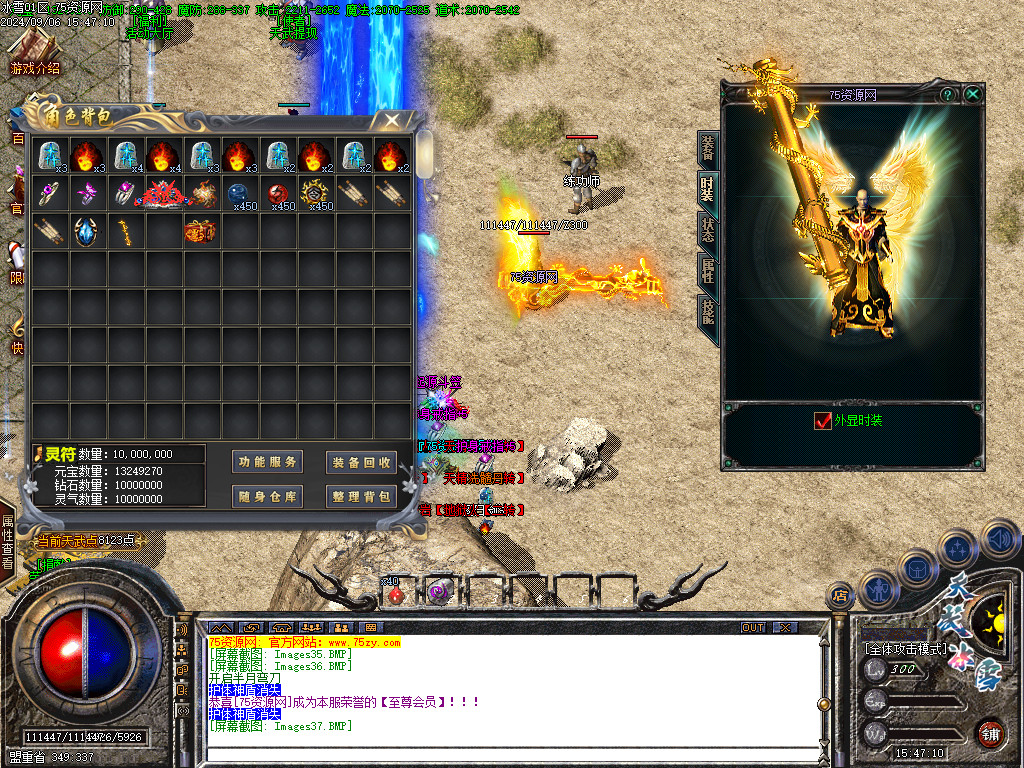Use the red potion in hotbar
1024x768 pixels.
[x=396, y=594]
